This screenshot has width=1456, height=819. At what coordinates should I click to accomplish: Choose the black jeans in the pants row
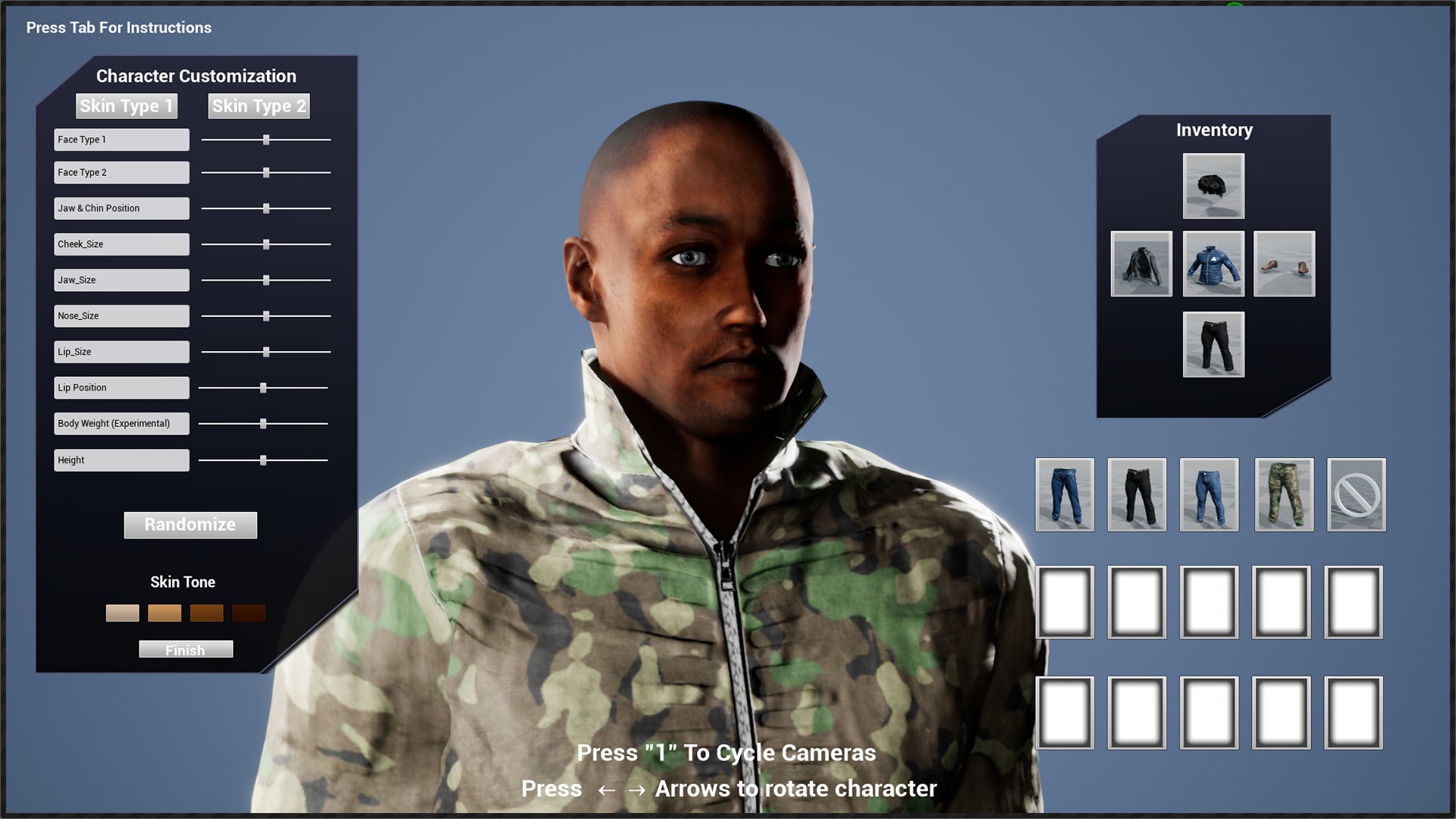(1137, 494)
